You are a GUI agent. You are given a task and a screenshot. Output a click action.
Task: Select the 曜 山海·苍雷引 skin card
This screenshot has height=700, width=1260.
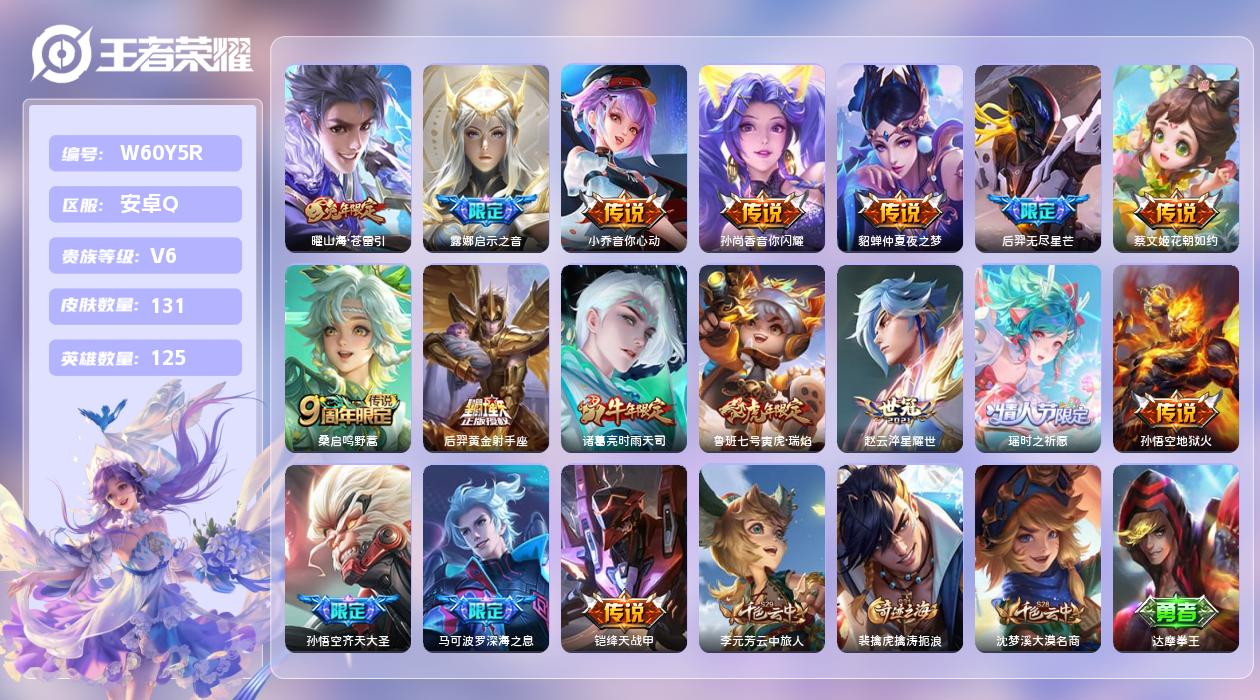click(x=348, y=158)
